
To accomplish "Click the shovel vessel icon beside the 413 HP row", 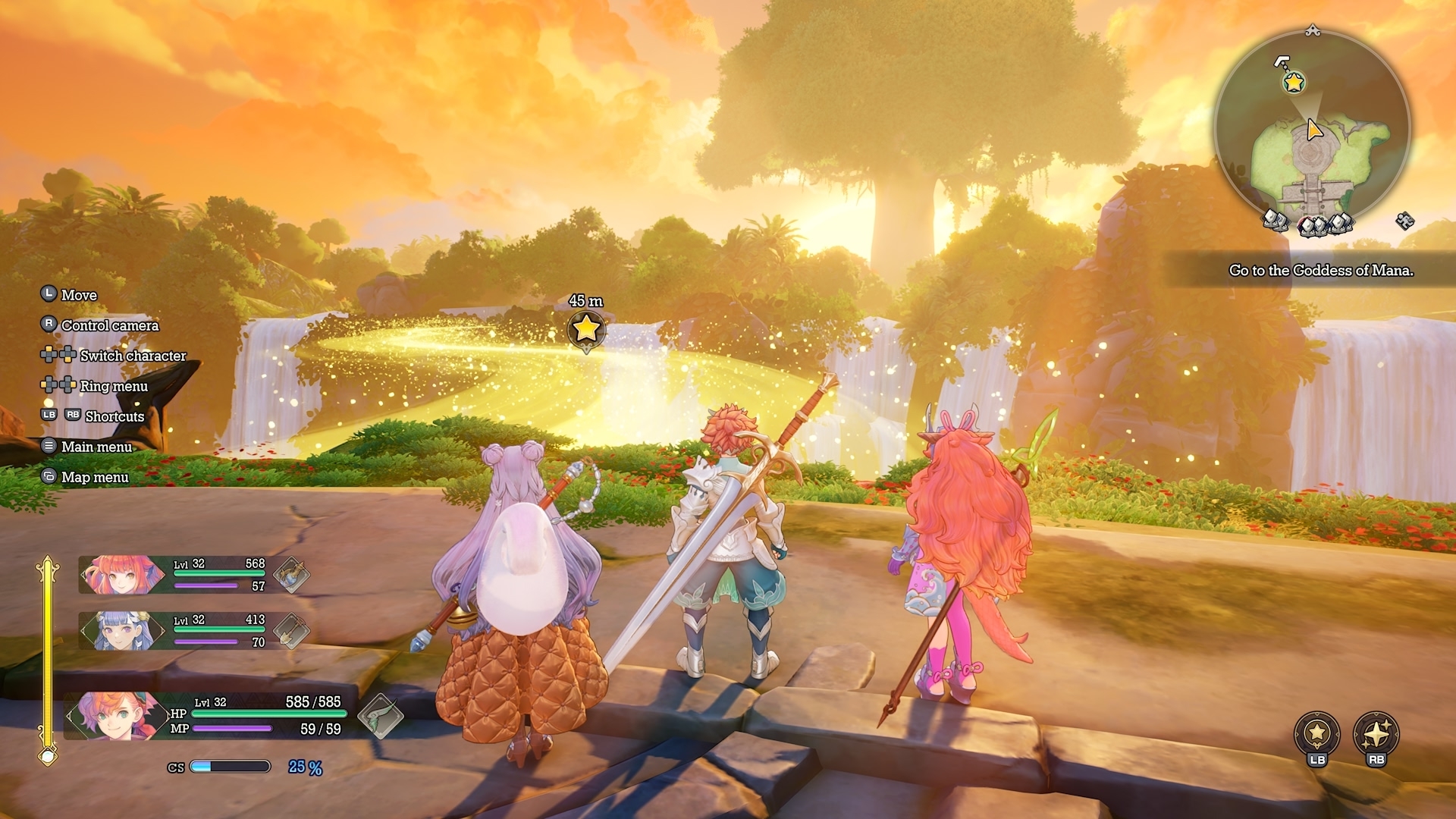I will coord(291,630).
